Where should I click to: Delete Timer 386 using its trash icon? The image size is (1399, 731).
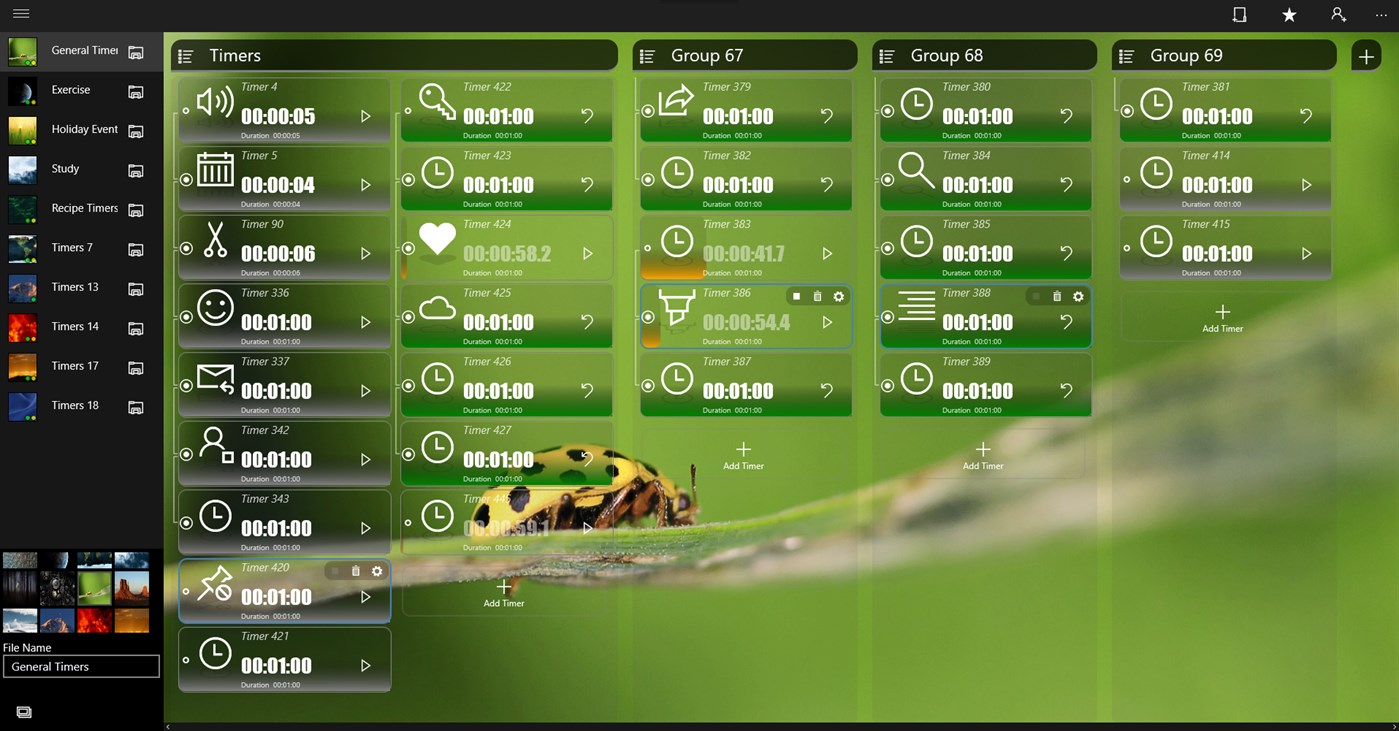pos(817,297)
